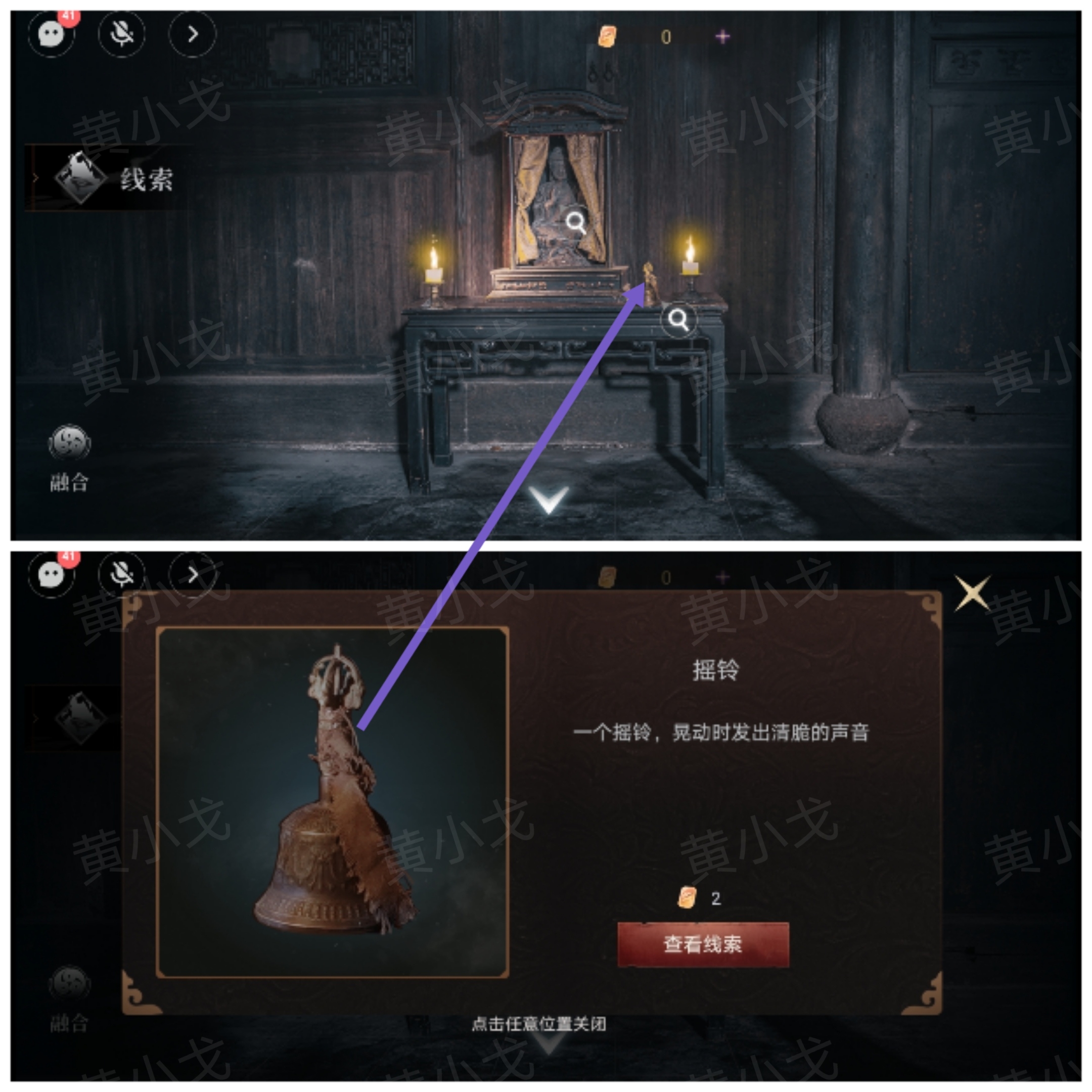1092x1092 pixels.
Task: Tap the magnifier near the altar table
Action: [678, 321]
